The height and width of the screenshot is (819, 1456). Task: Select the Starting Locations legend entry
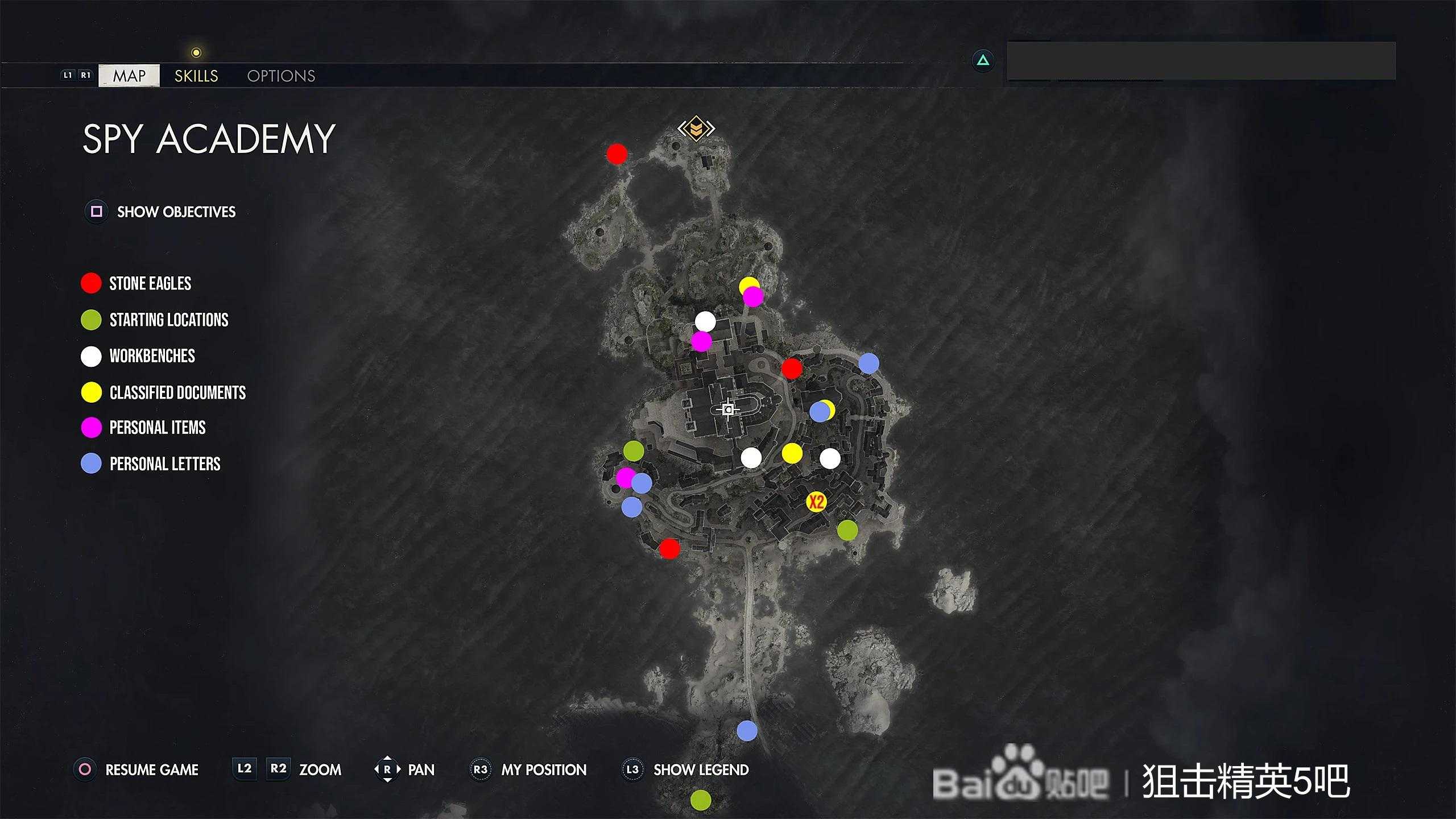click(x=168, y=320)
